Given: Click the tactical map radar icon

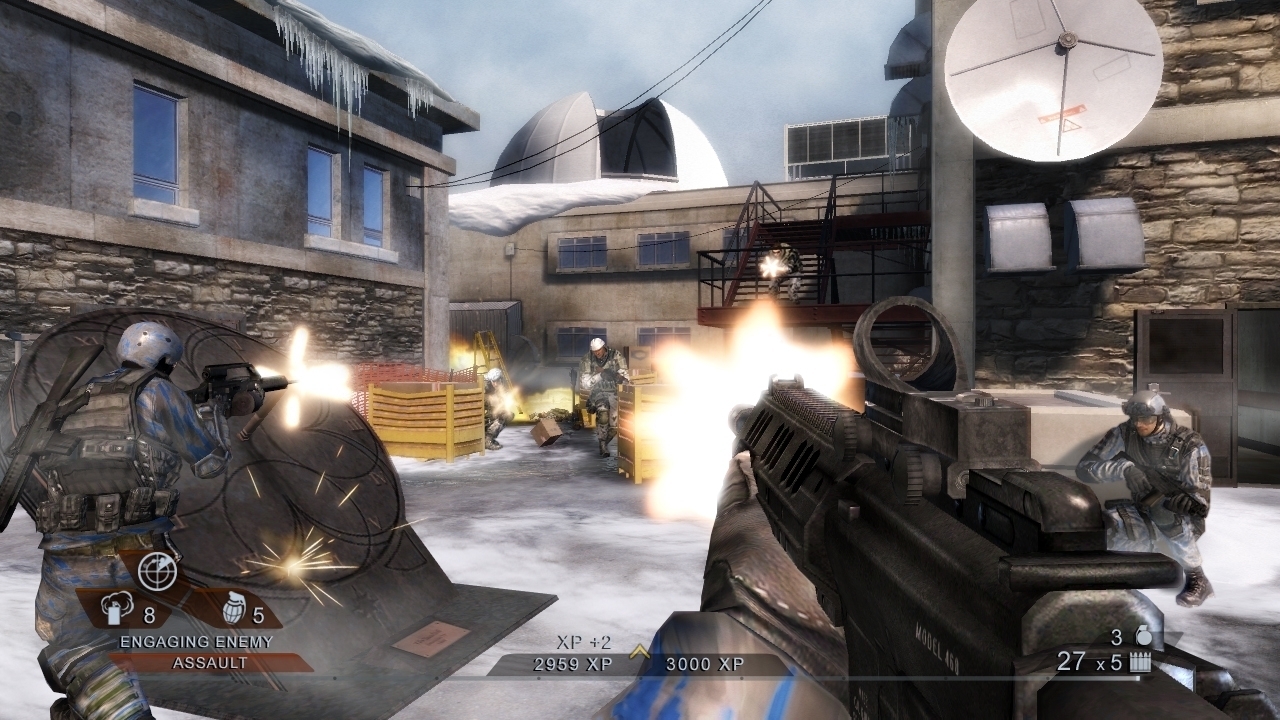Looking at the screenshot, I should [157, 572].
